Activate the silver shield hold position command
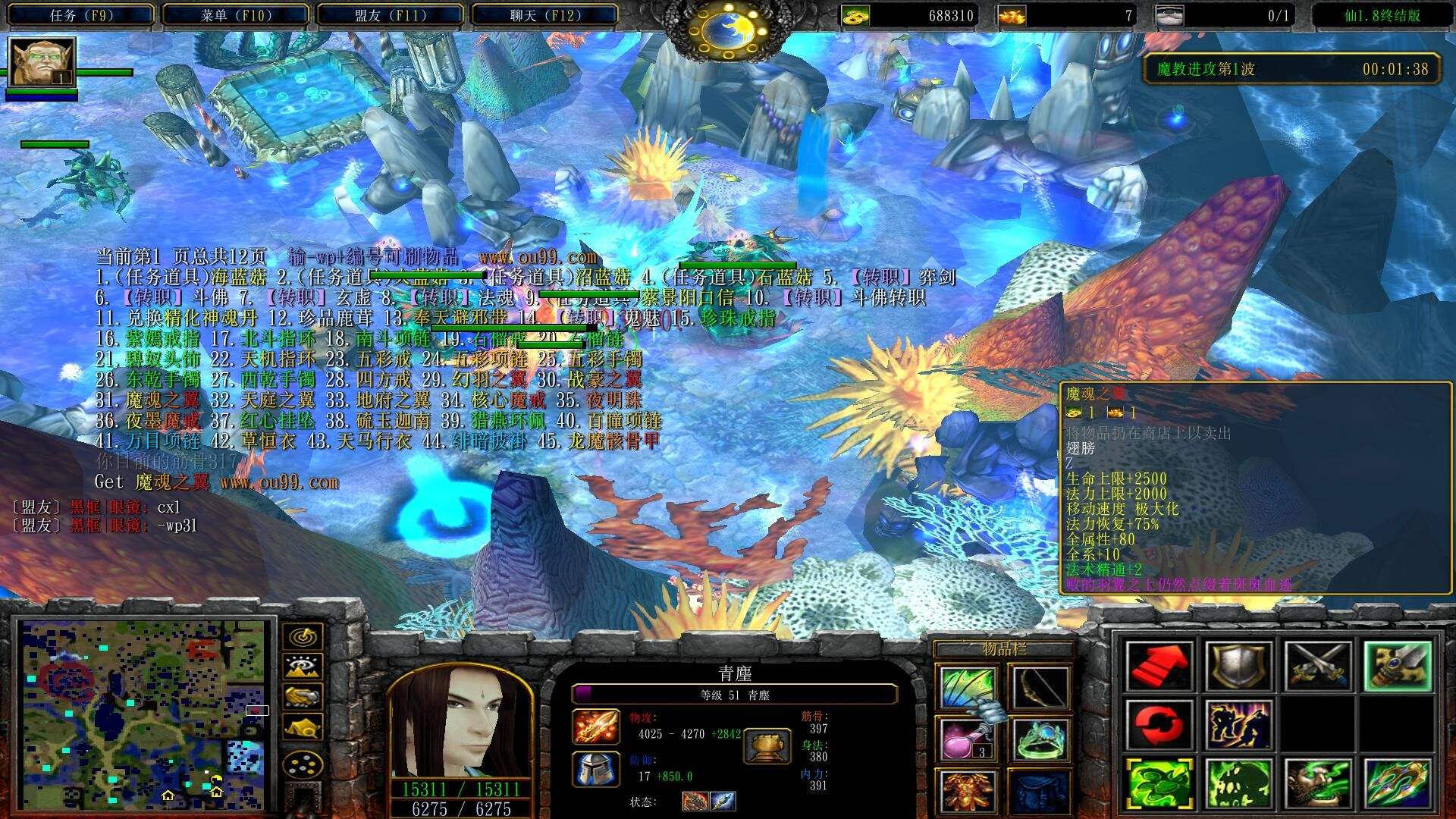Viewport: 1456px width, 819px height. click(1238, 666)
